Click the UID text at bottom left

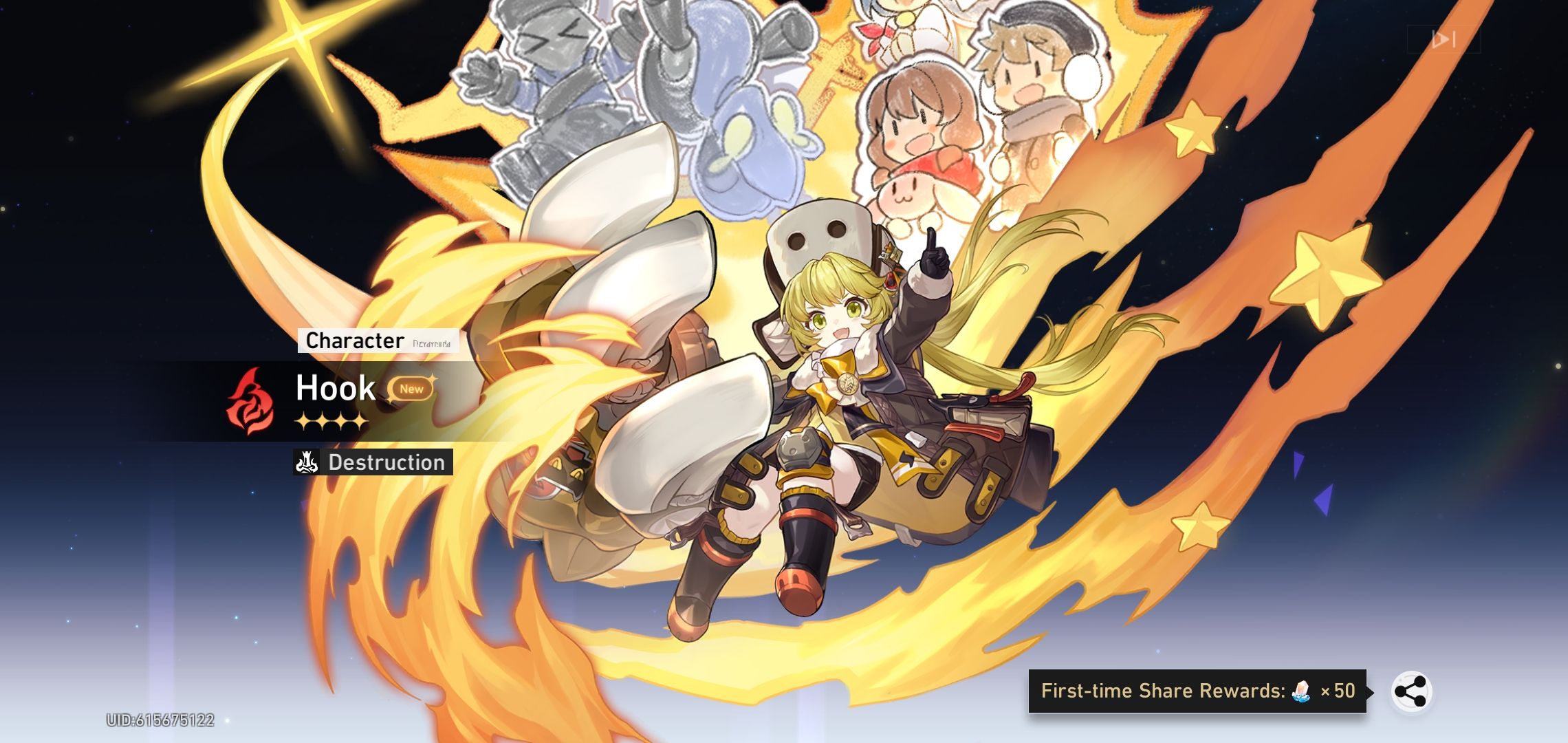[x=162, y=720]
